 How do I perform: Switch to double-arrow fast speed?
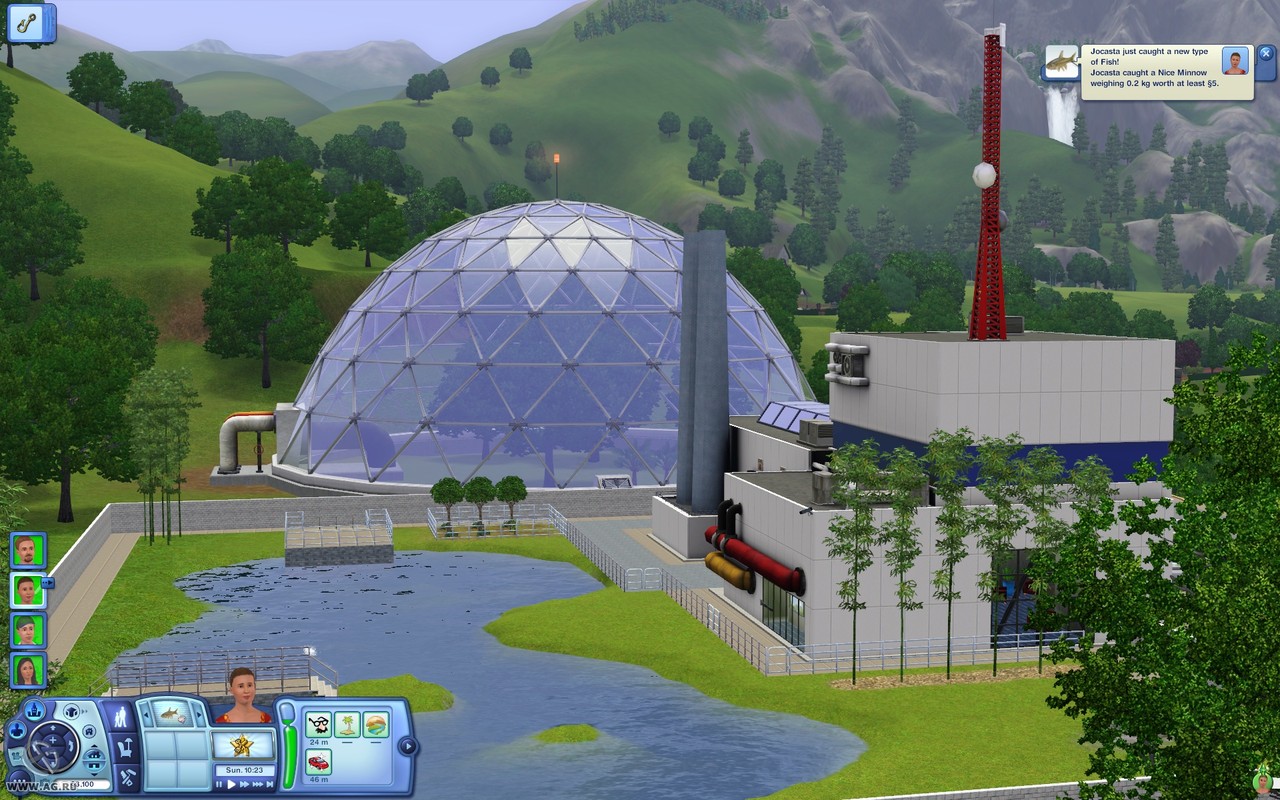click(x=244, y=785)
